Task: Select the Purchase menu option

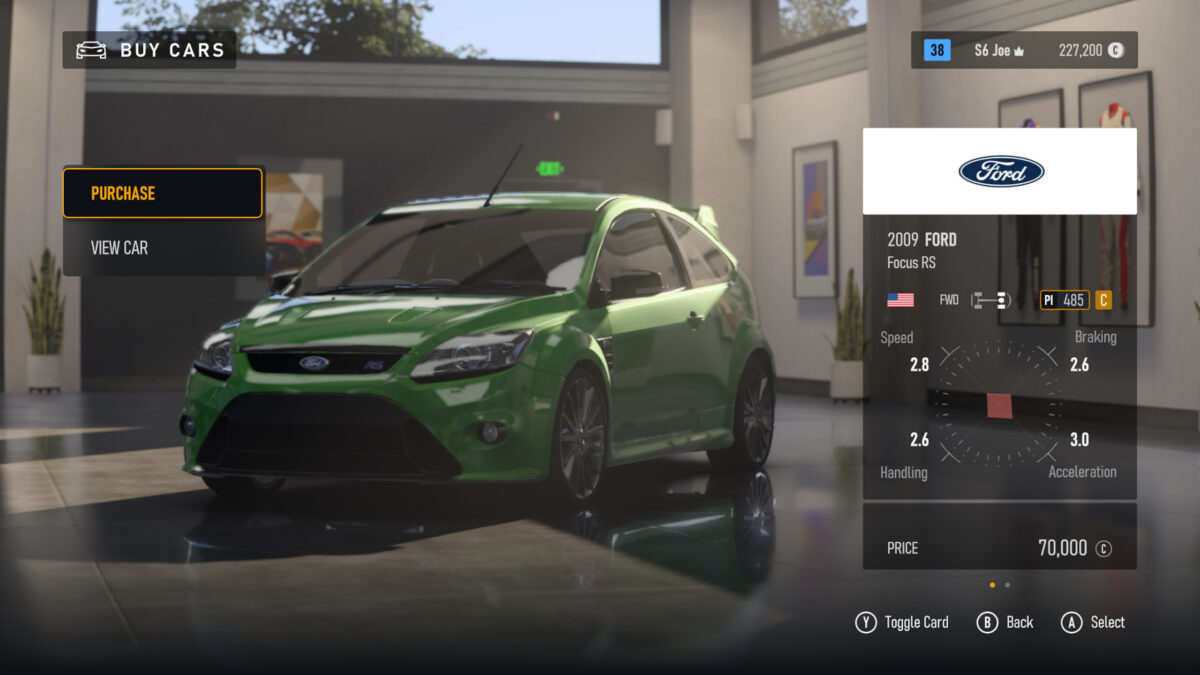Action: coord(162,193)
